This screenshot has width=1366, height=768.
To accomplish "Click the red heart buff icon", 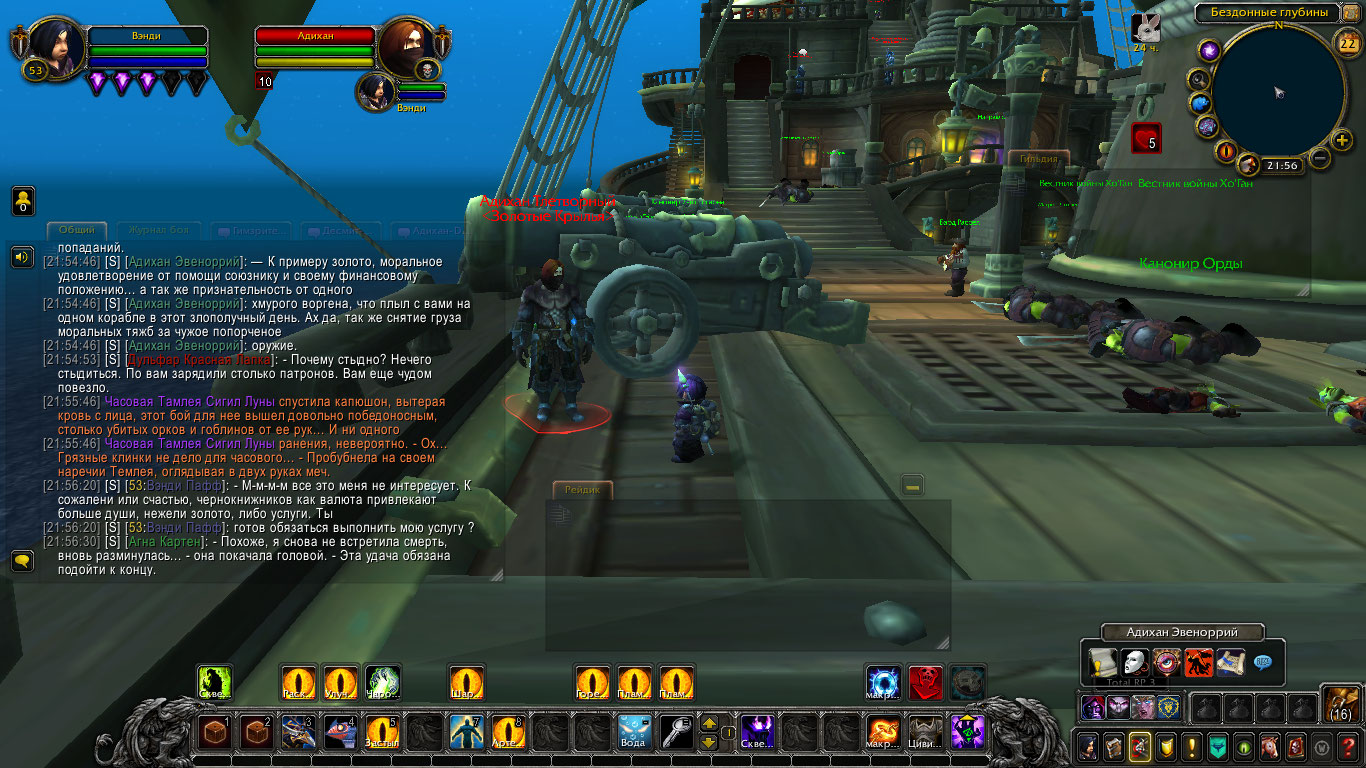I will point(1146,138).
